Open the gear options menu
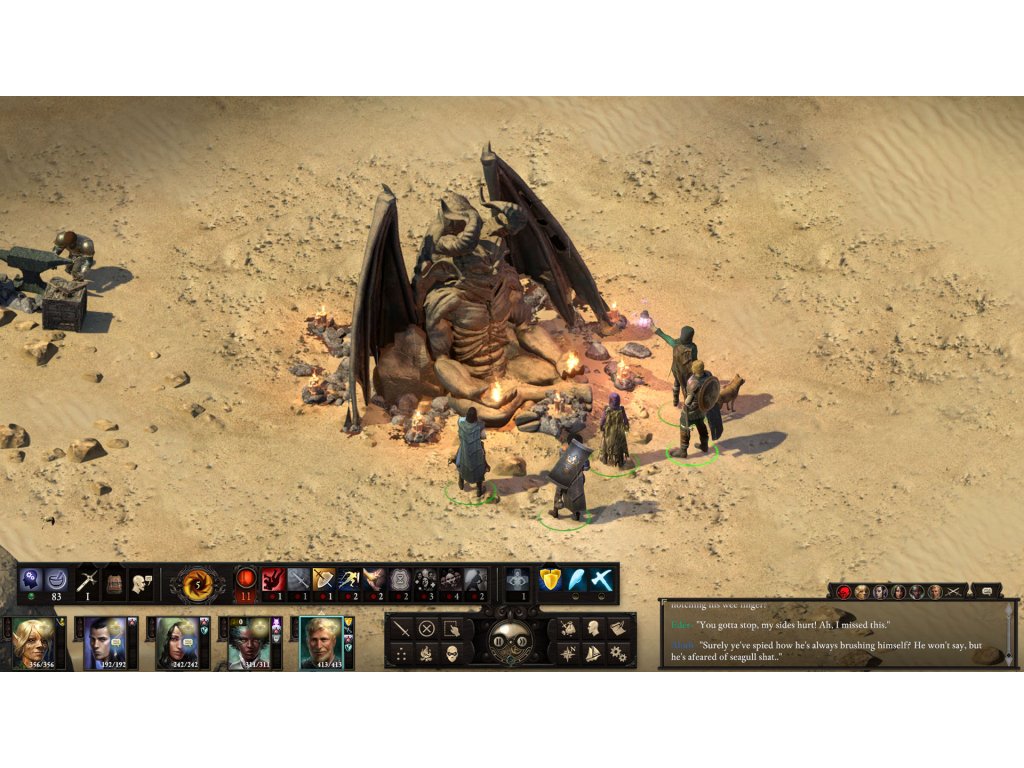1024x768 pixels. point(618,654)
